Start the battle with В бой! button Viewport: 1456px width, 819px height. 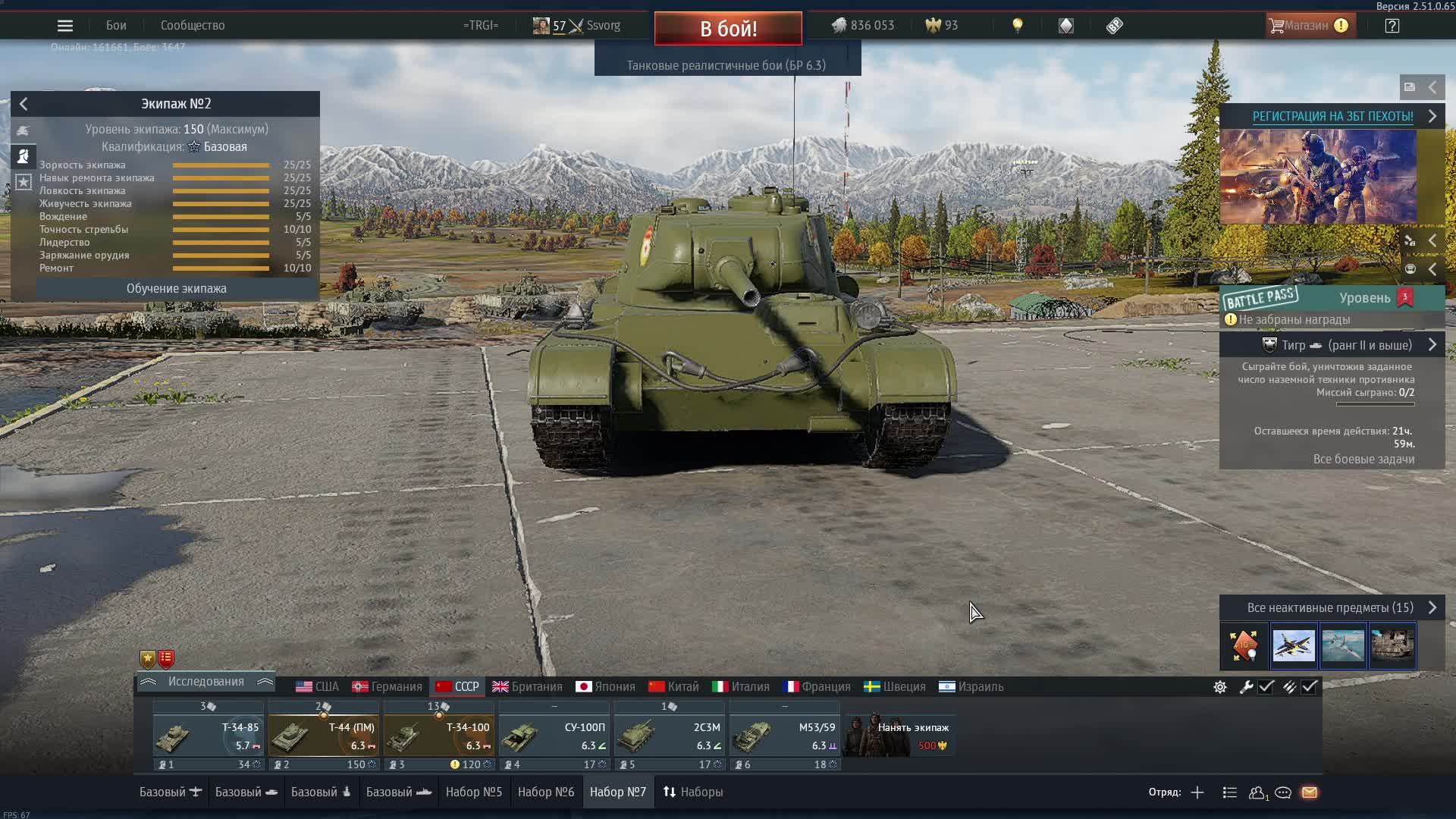pyautogui.click(x=728, y=29)
